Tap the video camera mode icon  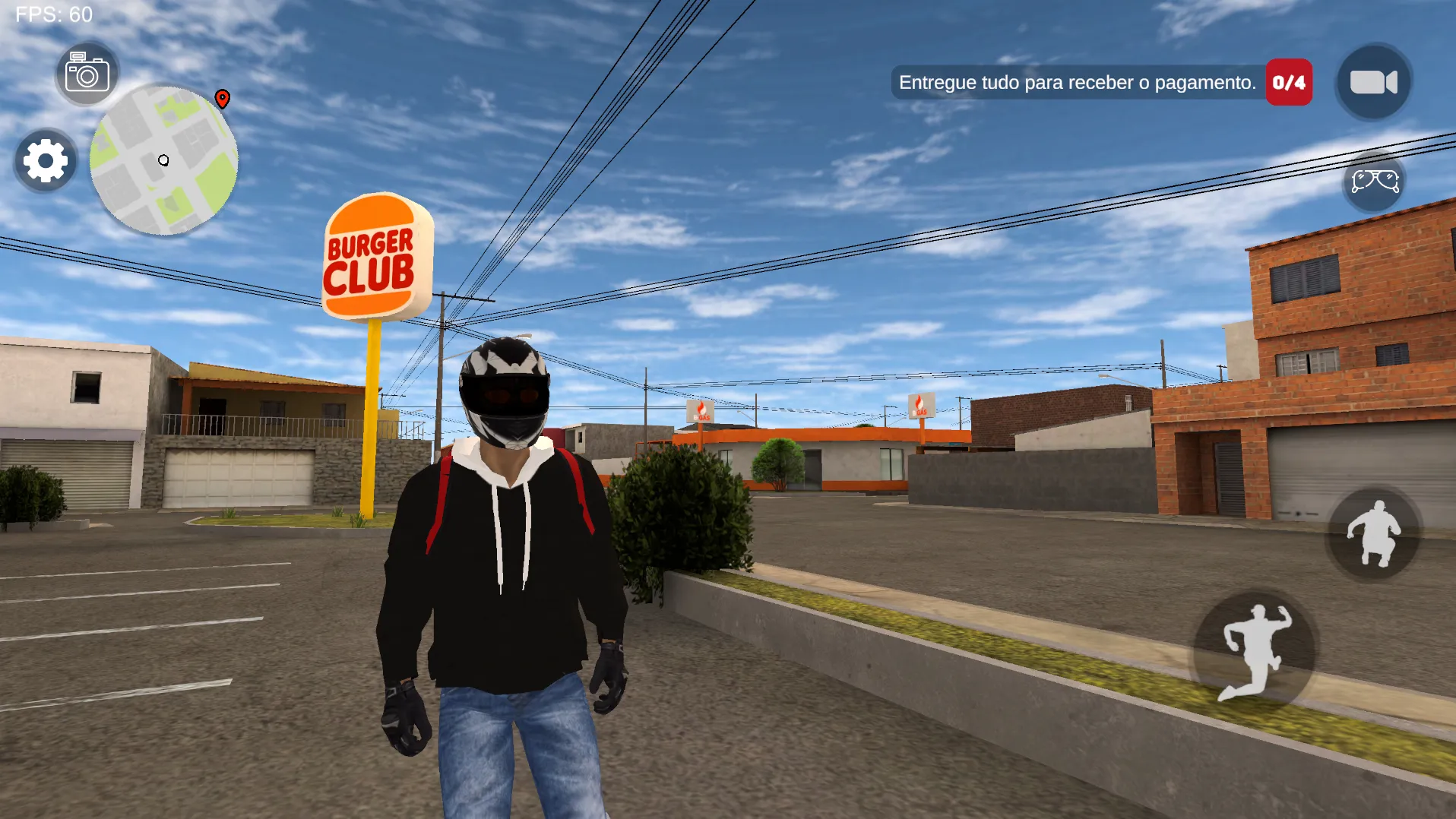coord(1372,82)
